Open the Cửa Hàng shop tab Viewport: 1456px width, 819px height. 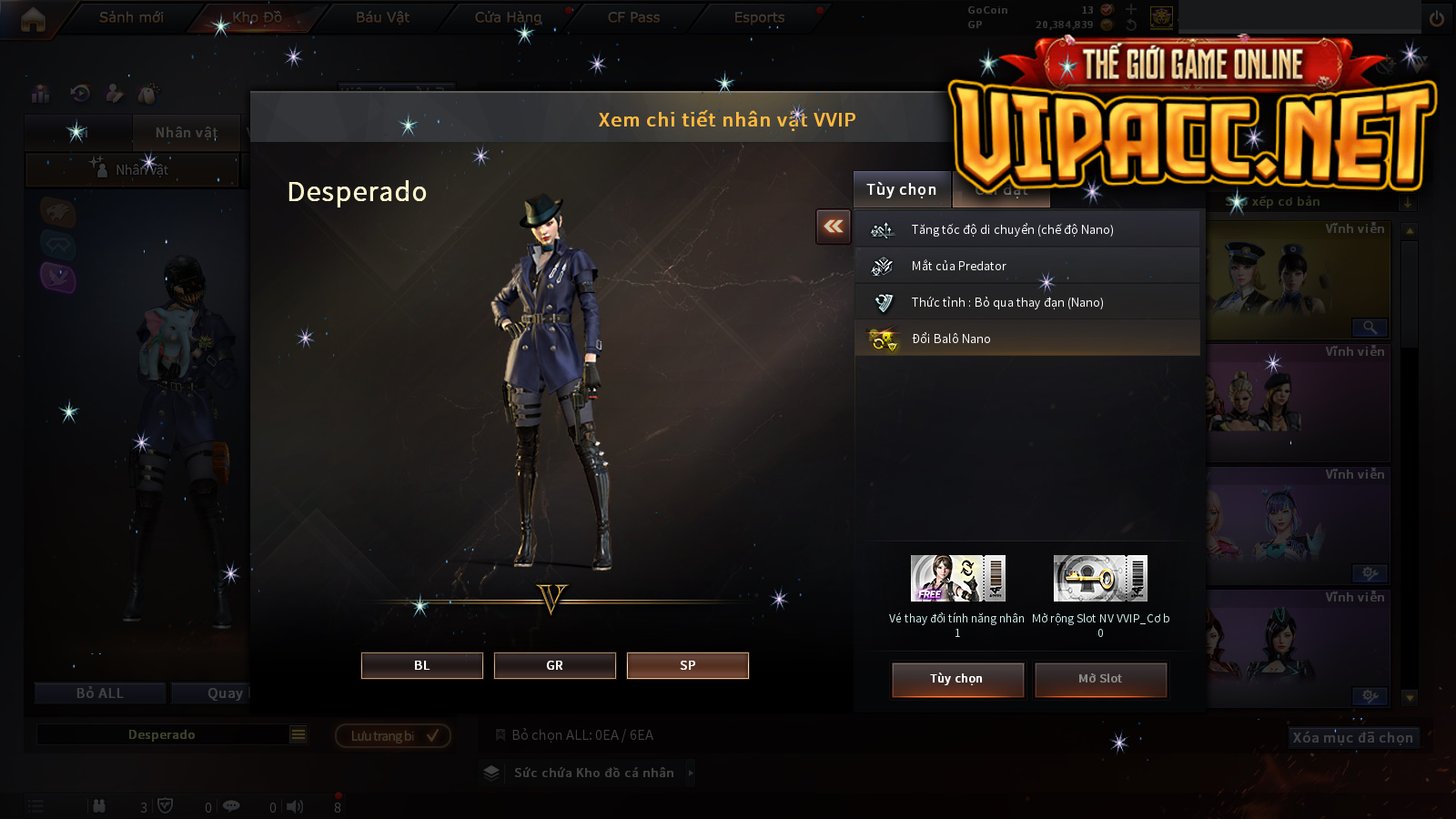pyautogui.click(x=508, y=17)
